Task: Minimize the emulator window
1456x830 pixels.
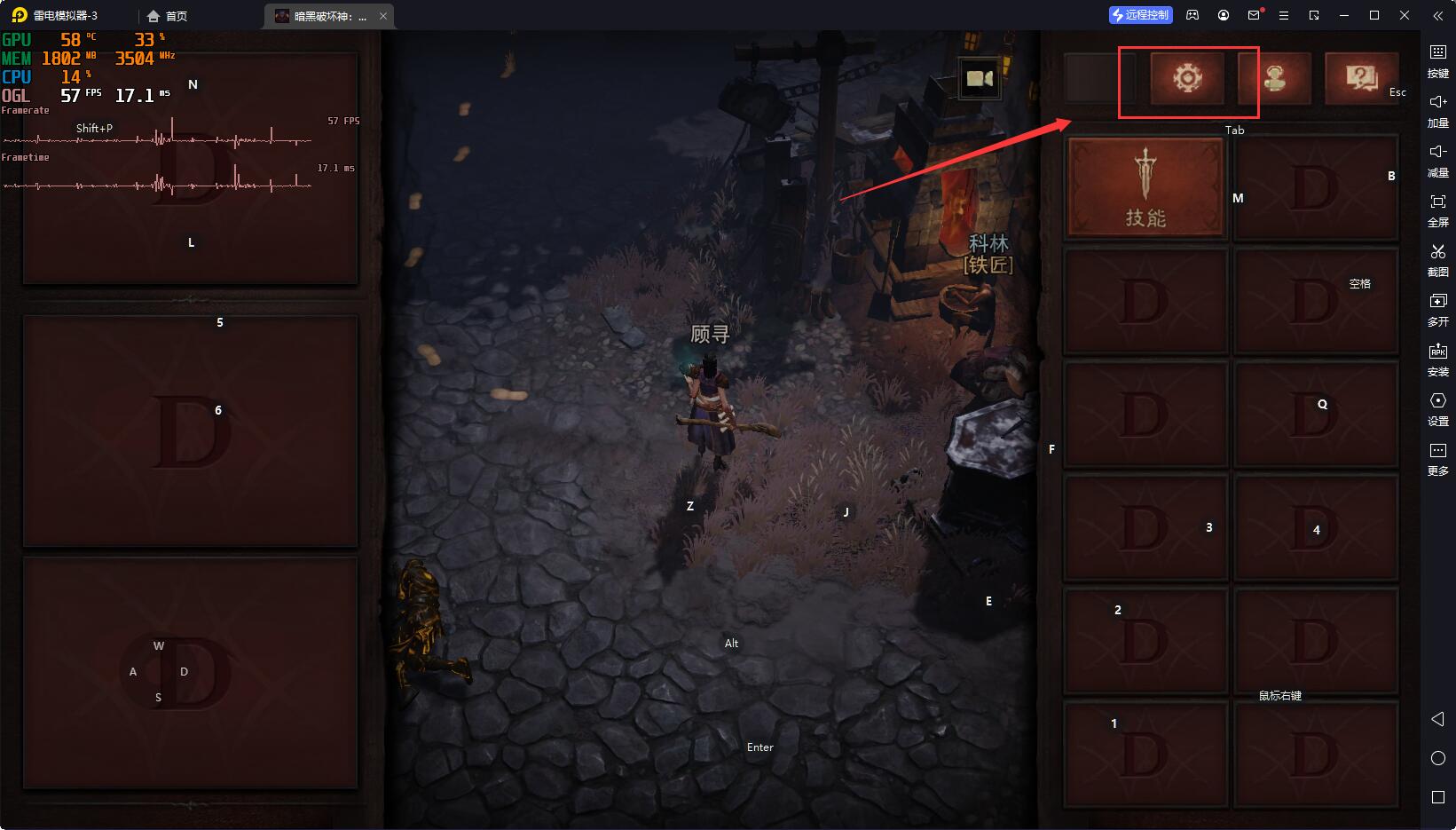Action: 1344,15
